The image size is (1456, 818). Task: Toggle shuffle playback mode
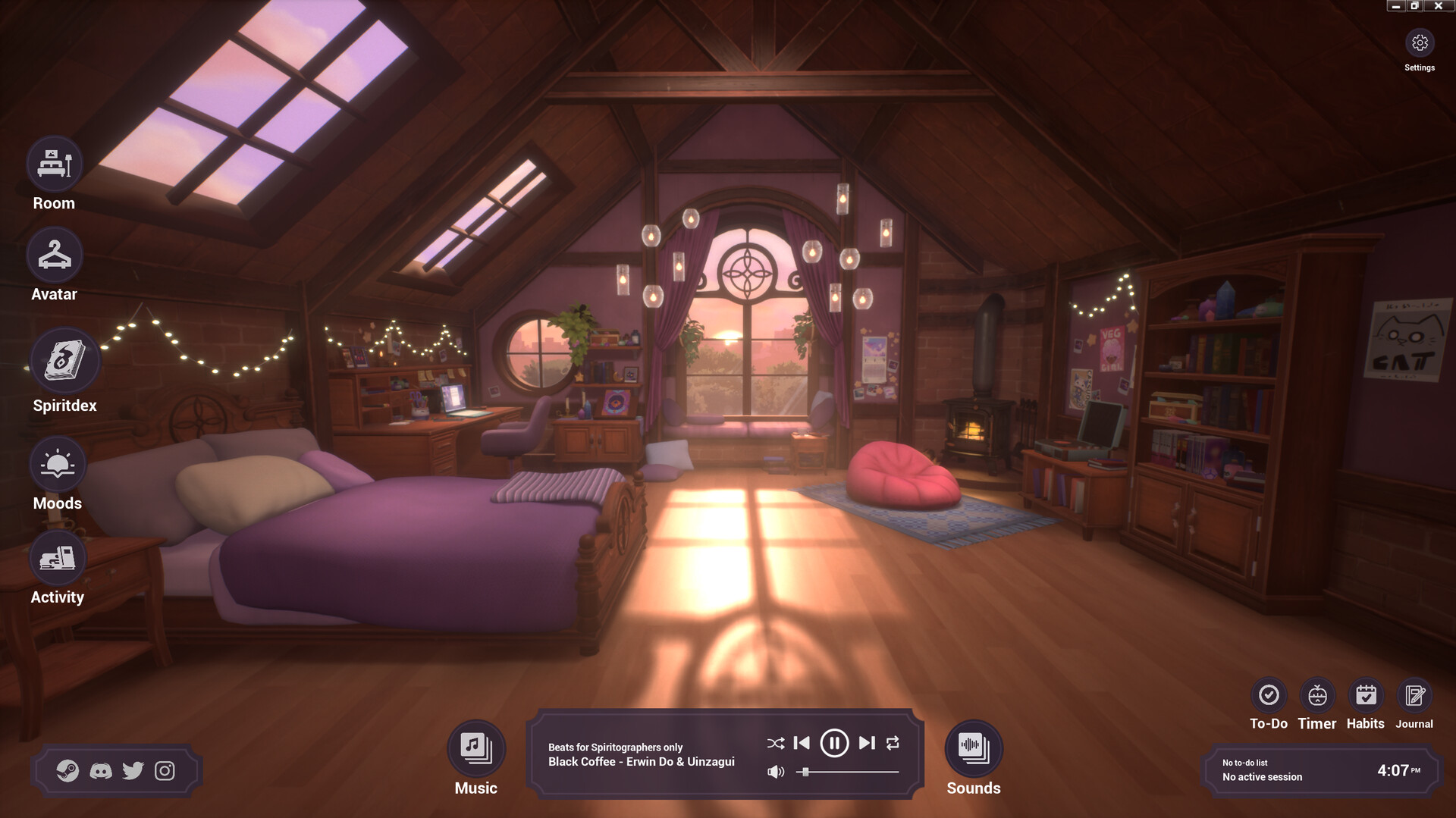pos(775,744)
